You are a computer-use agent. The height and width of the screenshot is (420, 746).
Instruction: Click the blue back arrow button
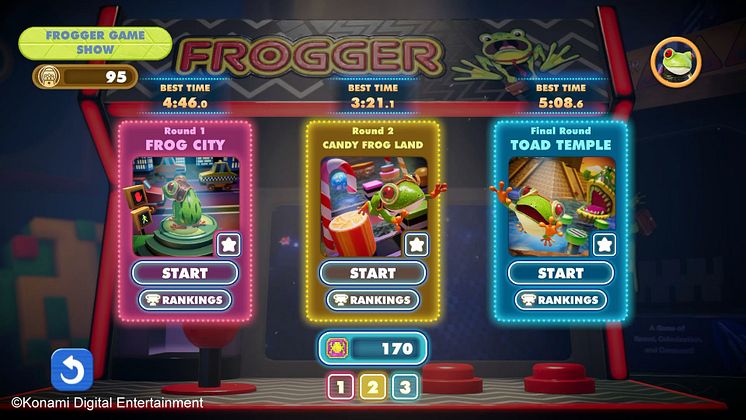(72, 369)
